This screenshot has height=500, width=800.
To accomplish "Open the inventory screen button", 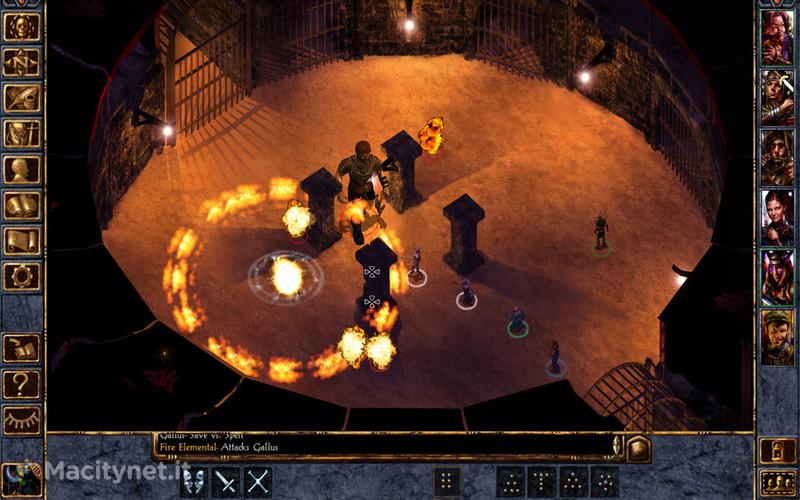I will pyautogui.click(x=21, y=133).
